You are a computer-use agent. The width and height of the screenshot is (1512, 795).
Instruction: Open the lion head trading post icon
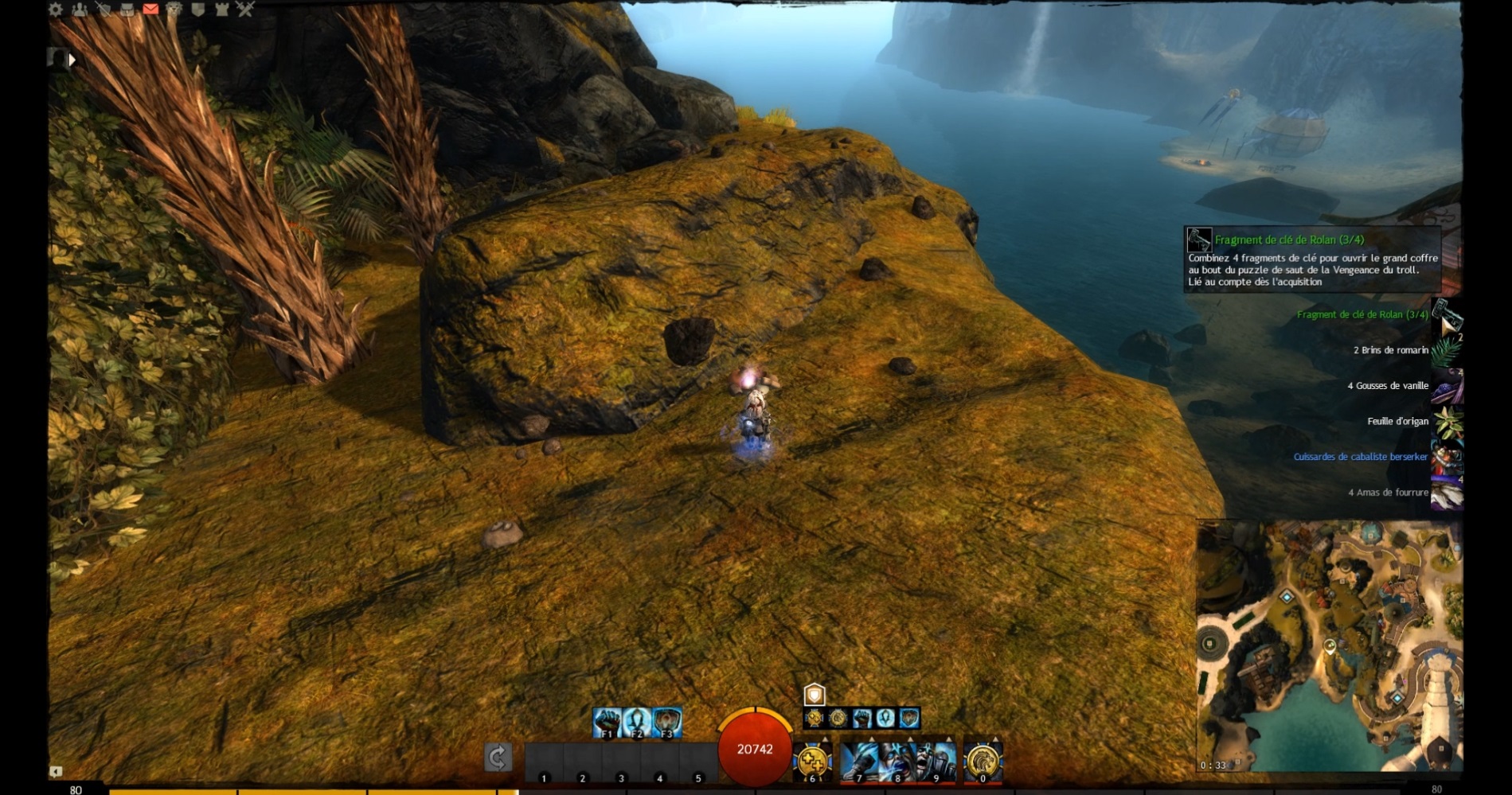point(174,10)
